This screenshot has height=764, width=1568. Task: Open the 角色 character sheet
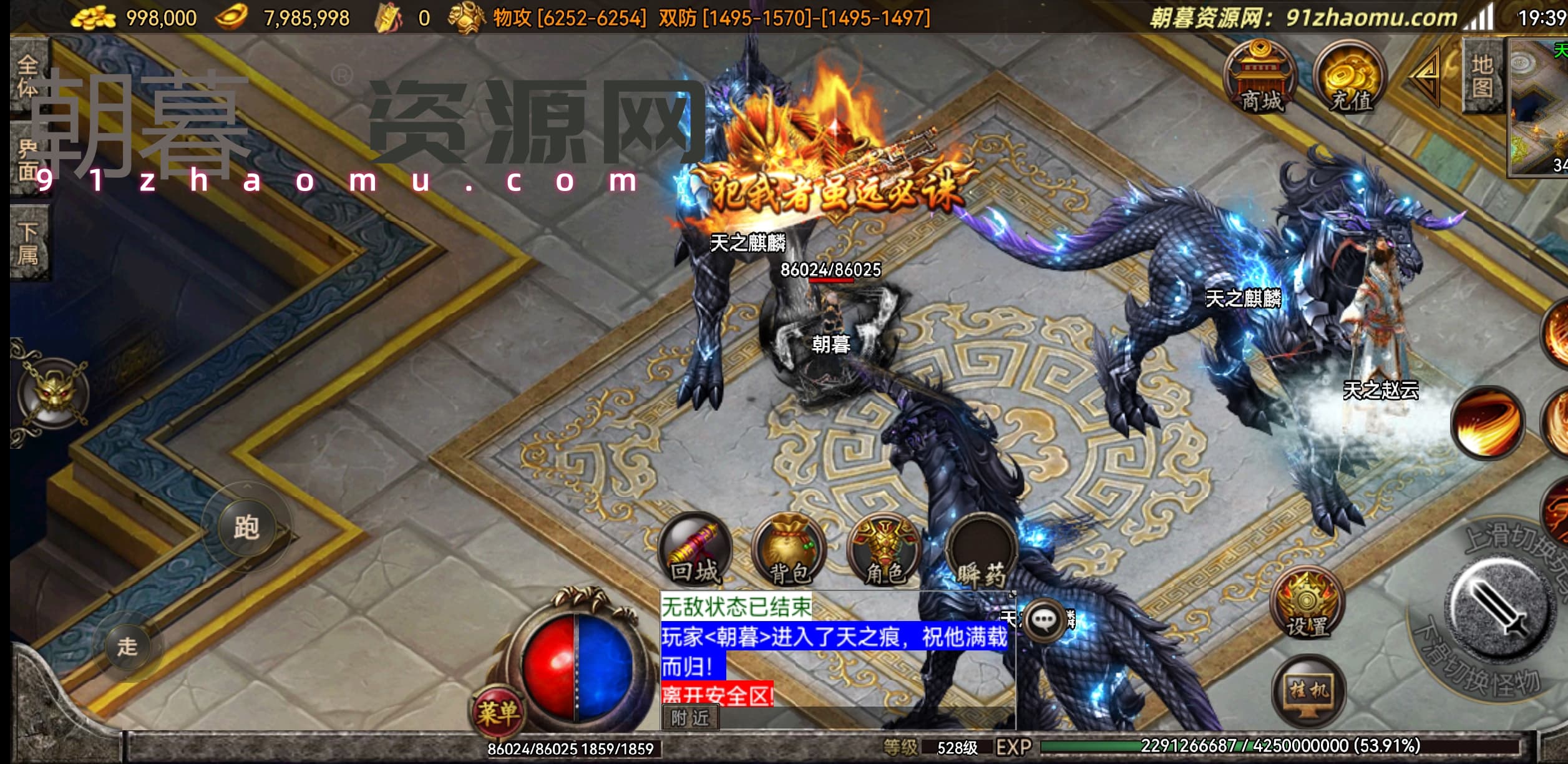tap(884, 551)
